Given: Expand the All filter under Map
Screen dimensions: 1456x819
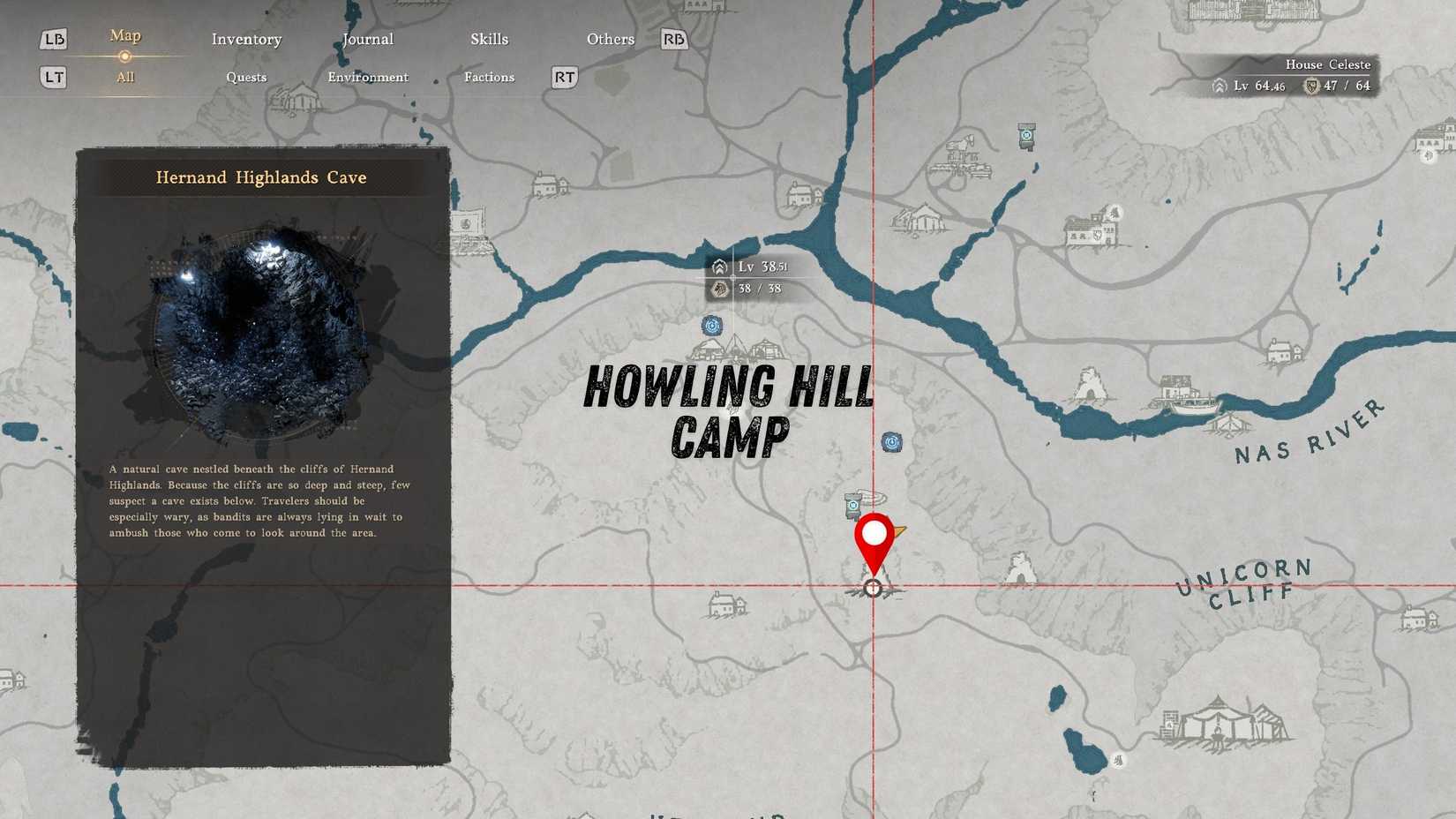Looking at the screenshot, I should pyautogui.click(x=124, y=78).
